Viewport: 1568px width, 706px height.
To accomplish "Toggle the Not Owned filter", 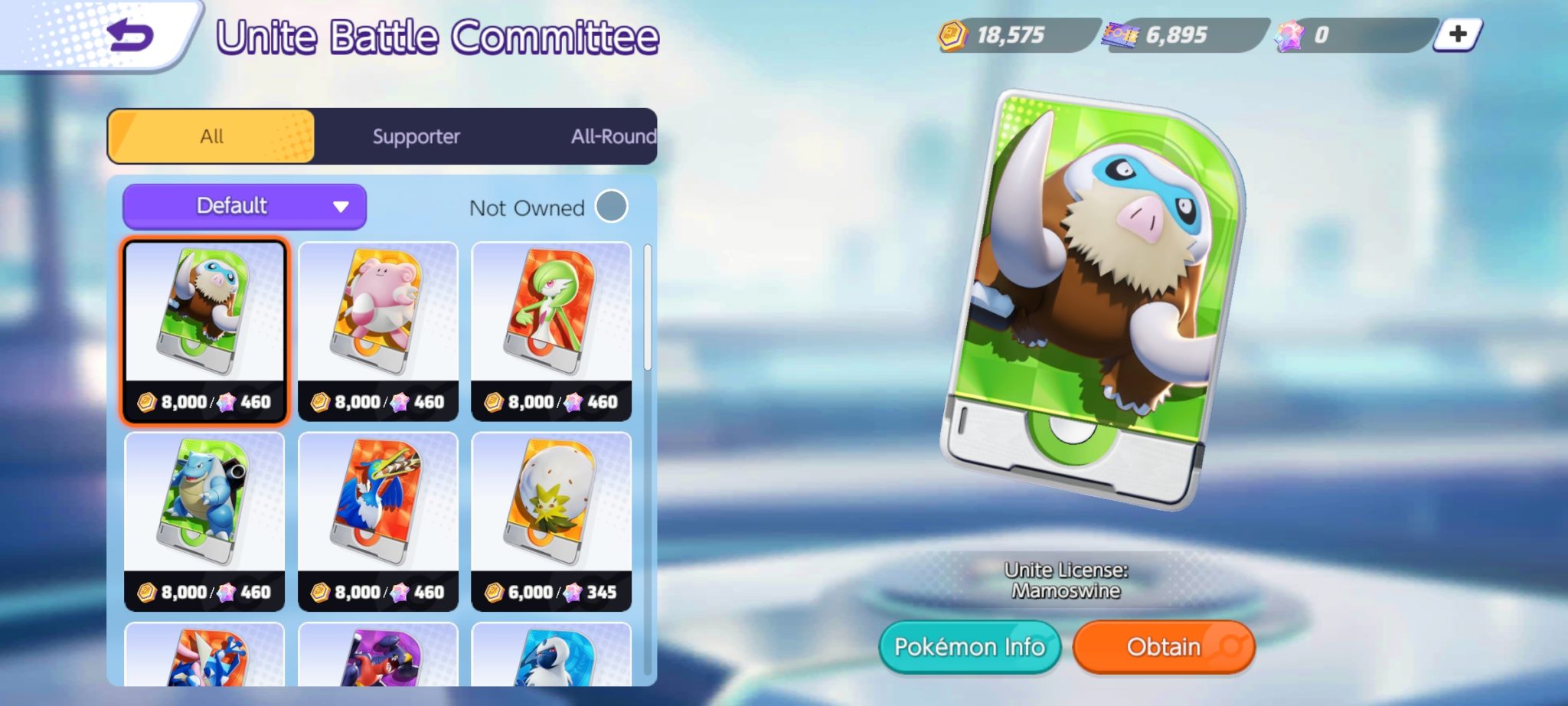I will [x=610, y=207].
